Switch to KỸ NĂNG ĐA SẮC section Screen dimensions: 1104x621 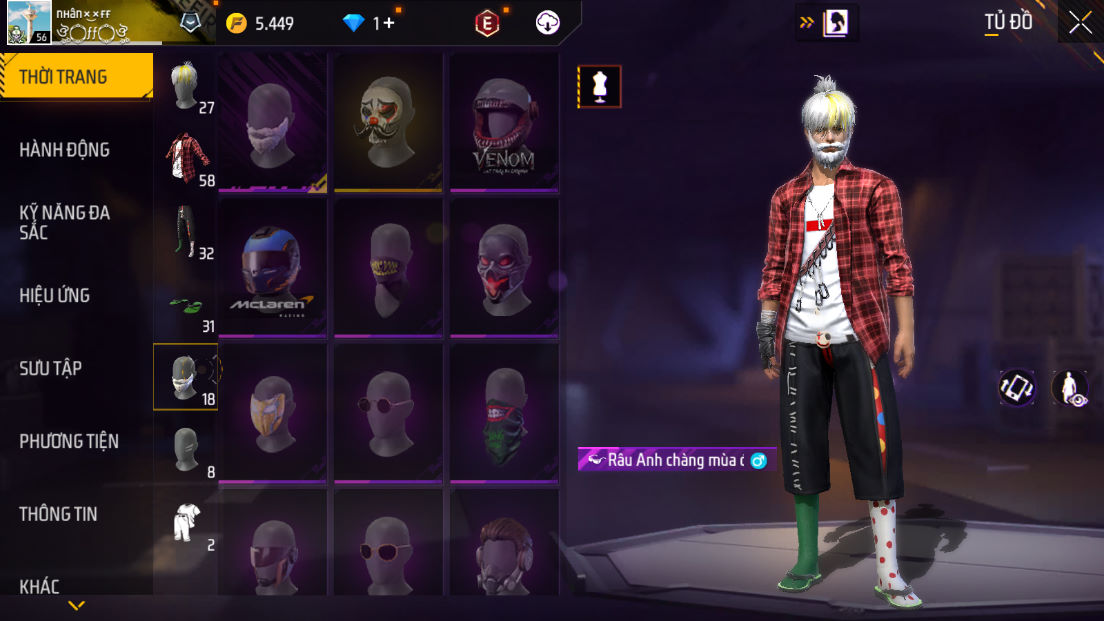click(x=64, y=222)
